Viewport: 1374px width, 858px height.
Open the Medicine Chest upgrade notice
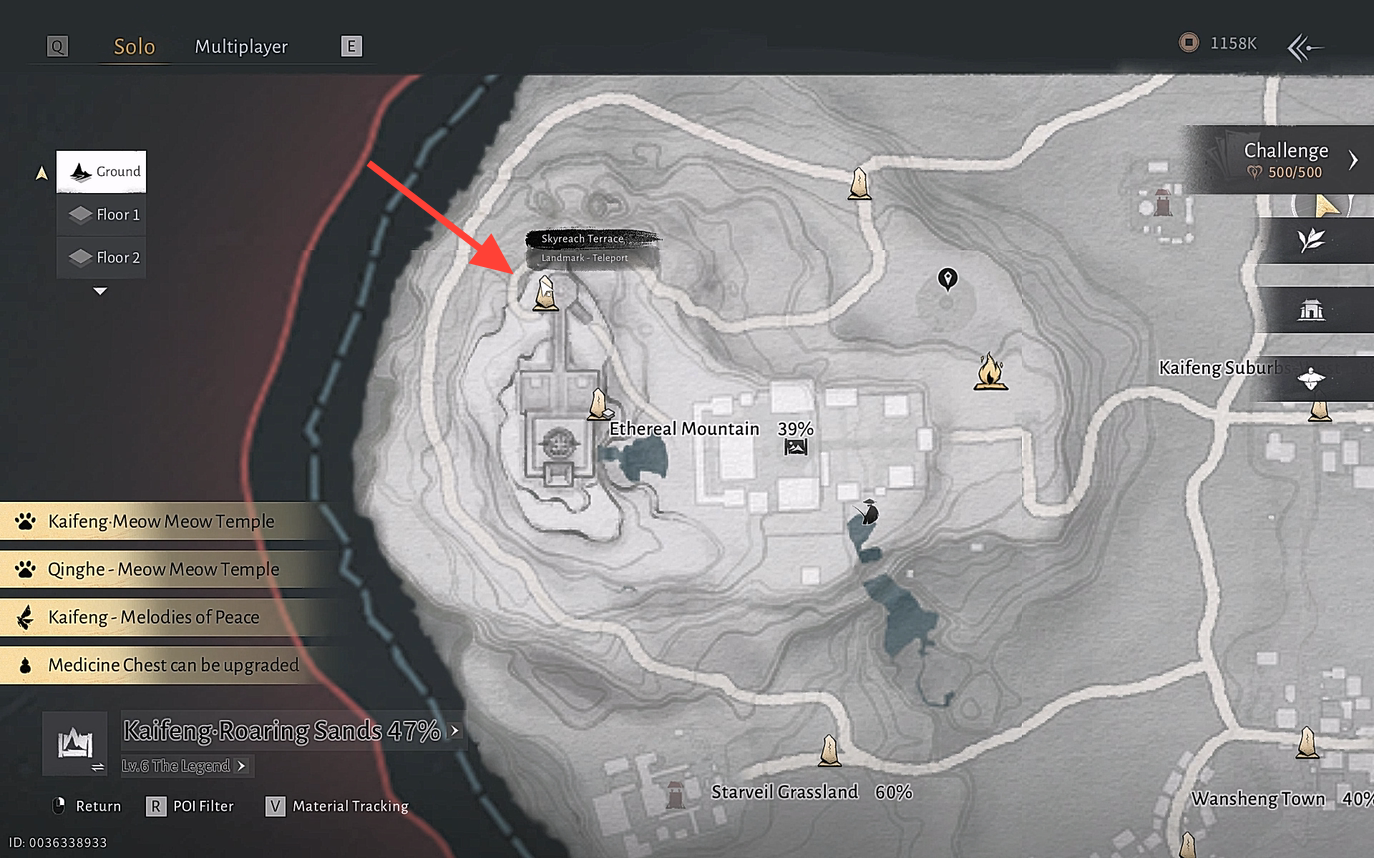pos(172,665)
